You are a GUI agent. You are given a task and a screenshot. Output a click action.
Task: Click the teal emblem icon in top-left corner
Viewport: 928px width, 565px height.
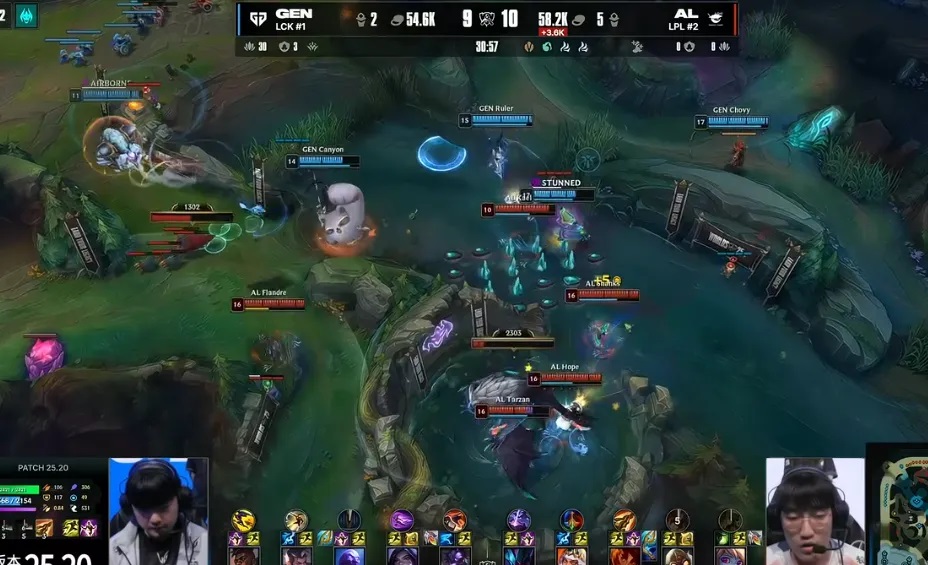coord(26,15)
